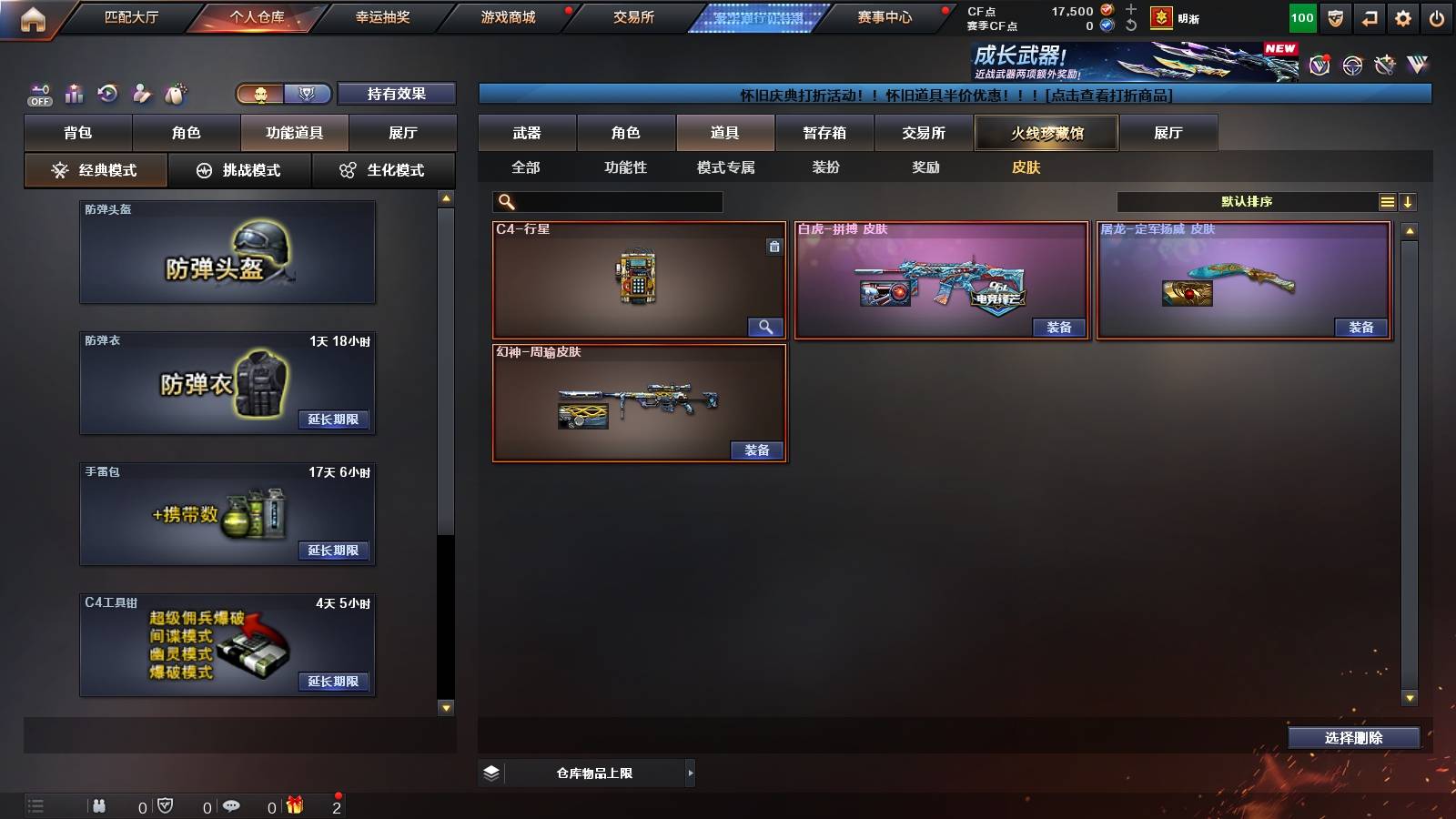1456x819 pixels.
Task: Click the 持有效果 button
Action: coord(398,94)
